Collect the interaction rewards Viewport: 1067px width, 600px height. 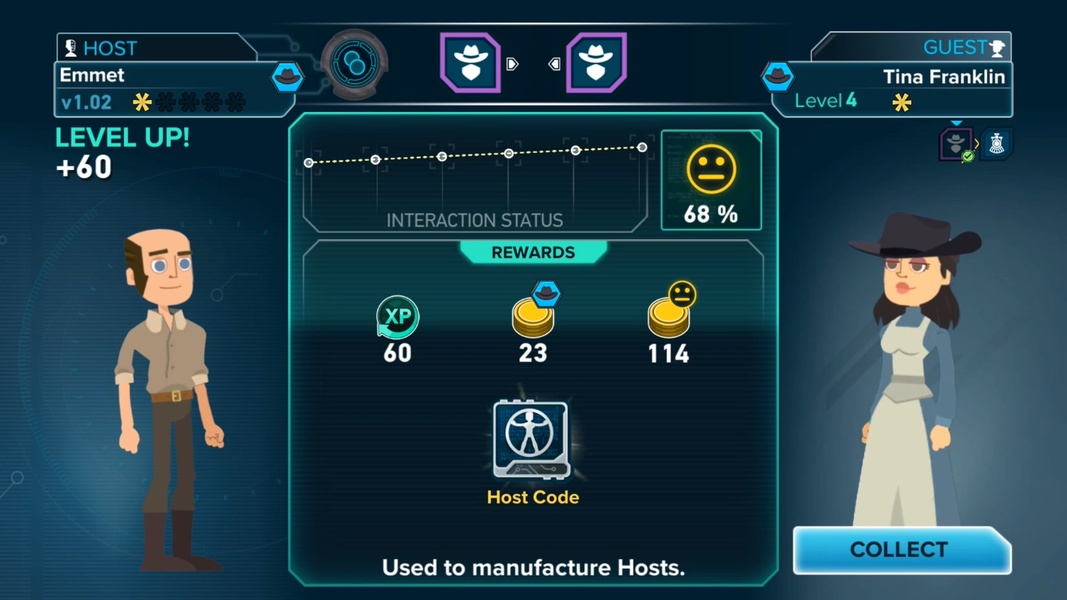(900, 550)
